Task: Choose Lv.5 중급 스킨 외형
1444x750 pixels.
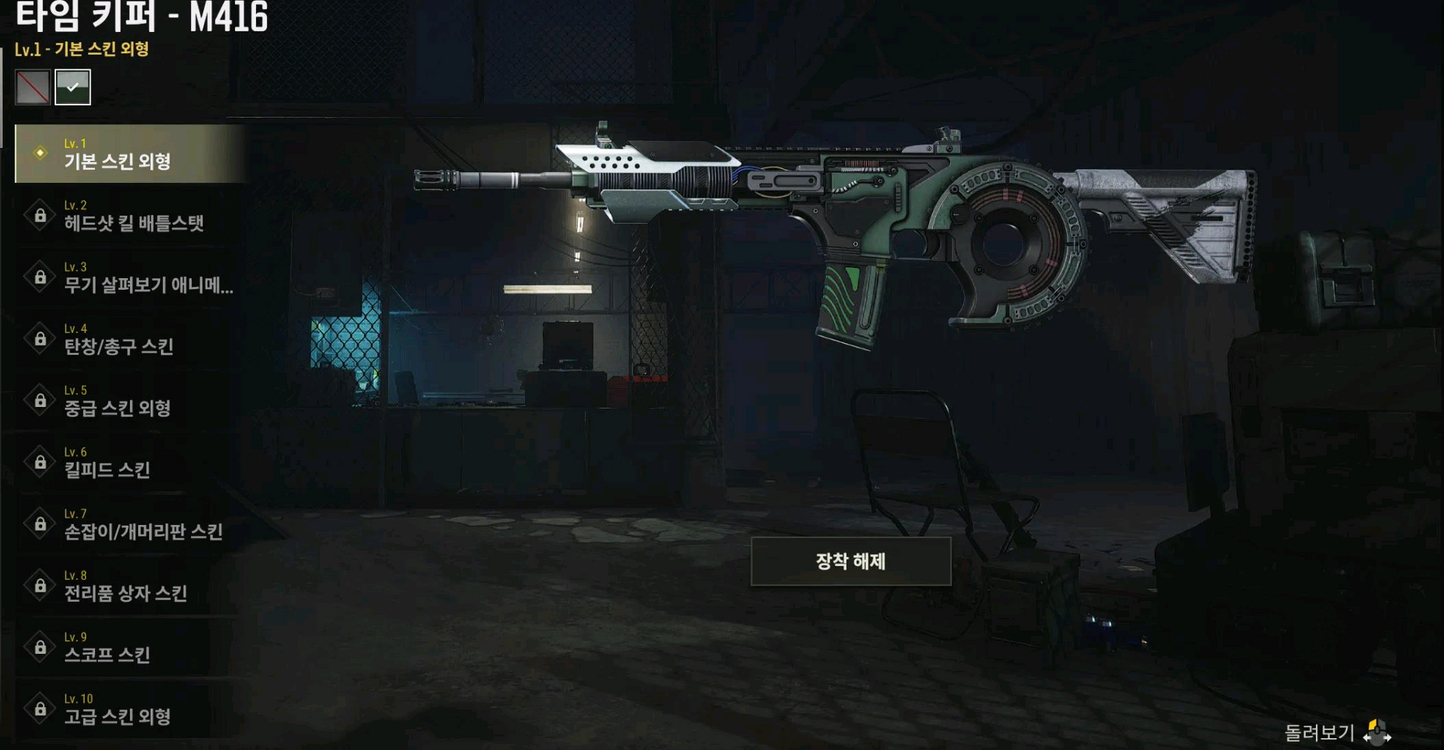Action: 130,401
